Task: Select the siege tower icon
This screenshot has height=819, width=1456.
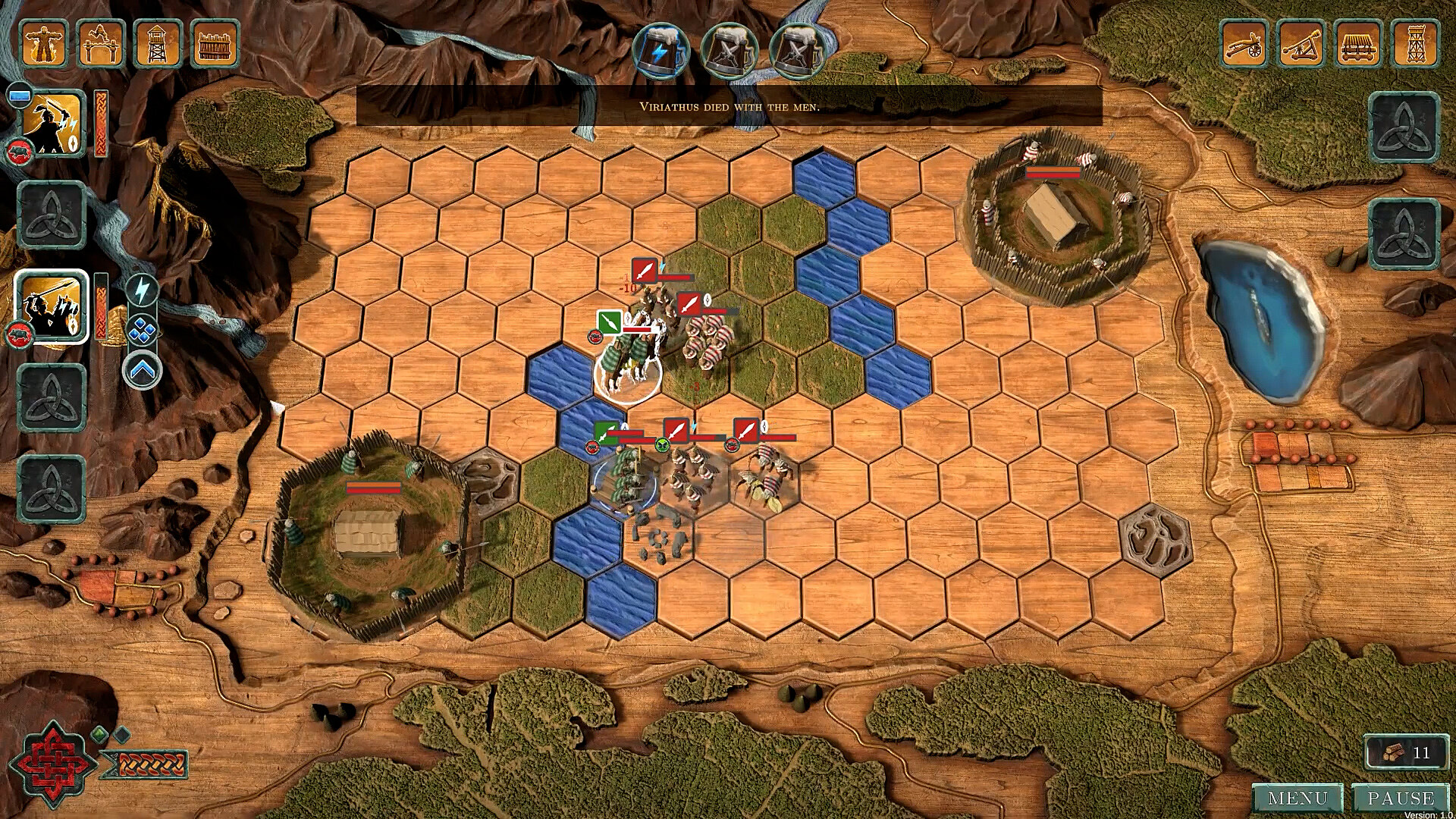Action: (1415, 45)
